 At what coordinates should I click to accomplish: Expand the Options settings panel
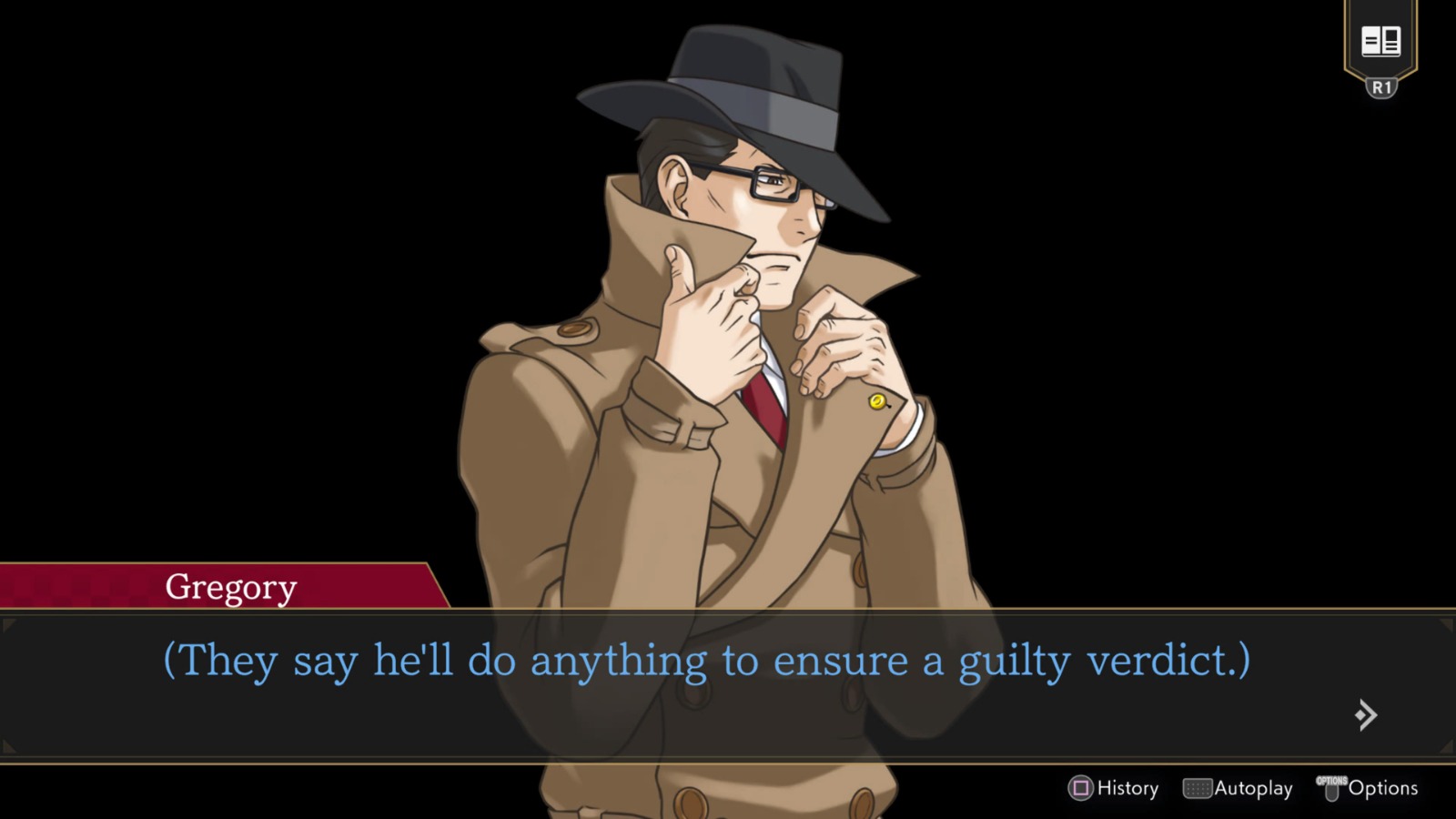(1382, 788)
